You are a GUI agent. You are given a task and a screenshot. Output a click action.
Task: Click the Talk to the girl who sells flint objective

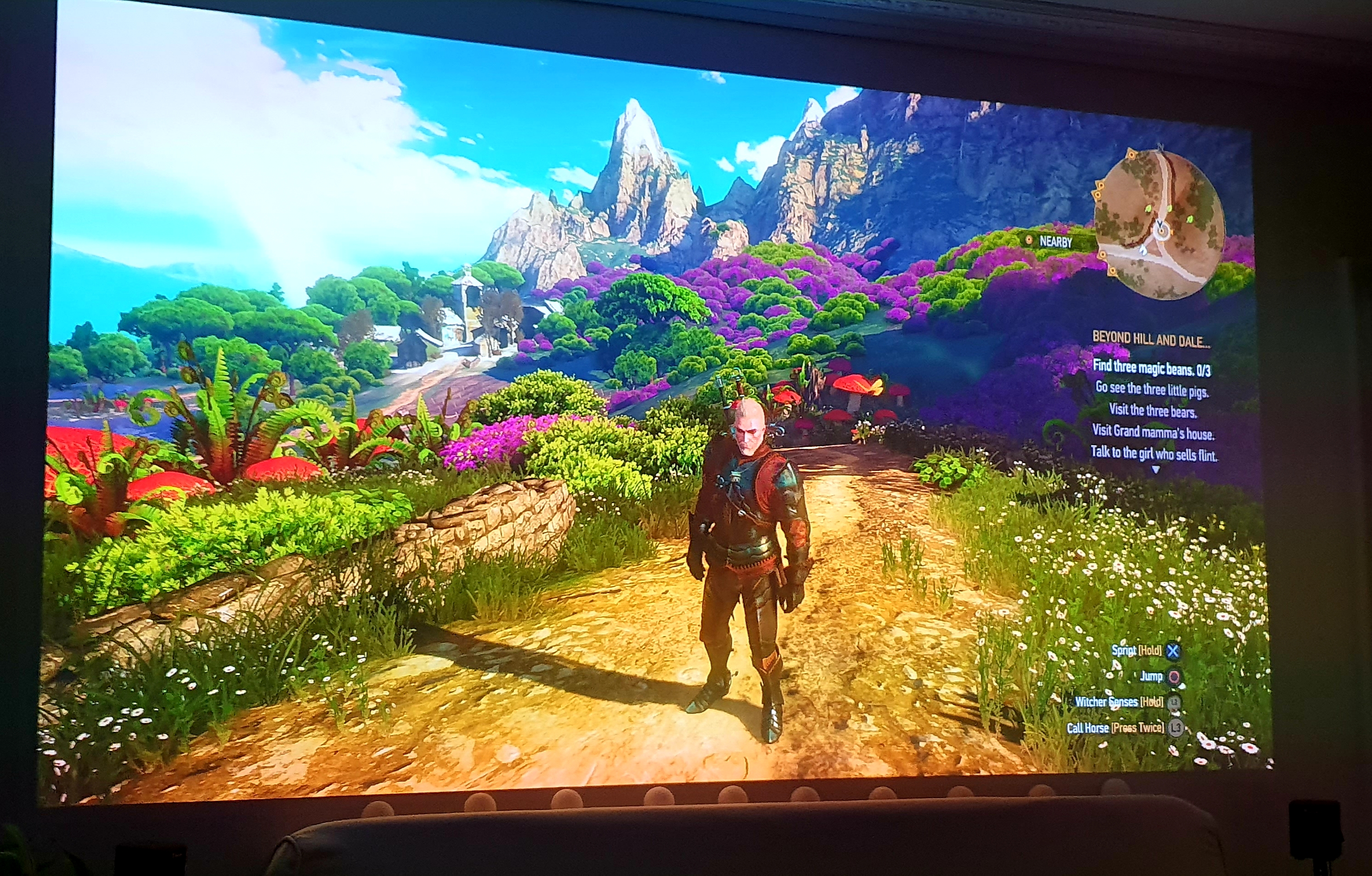[x=1153, y=454]
